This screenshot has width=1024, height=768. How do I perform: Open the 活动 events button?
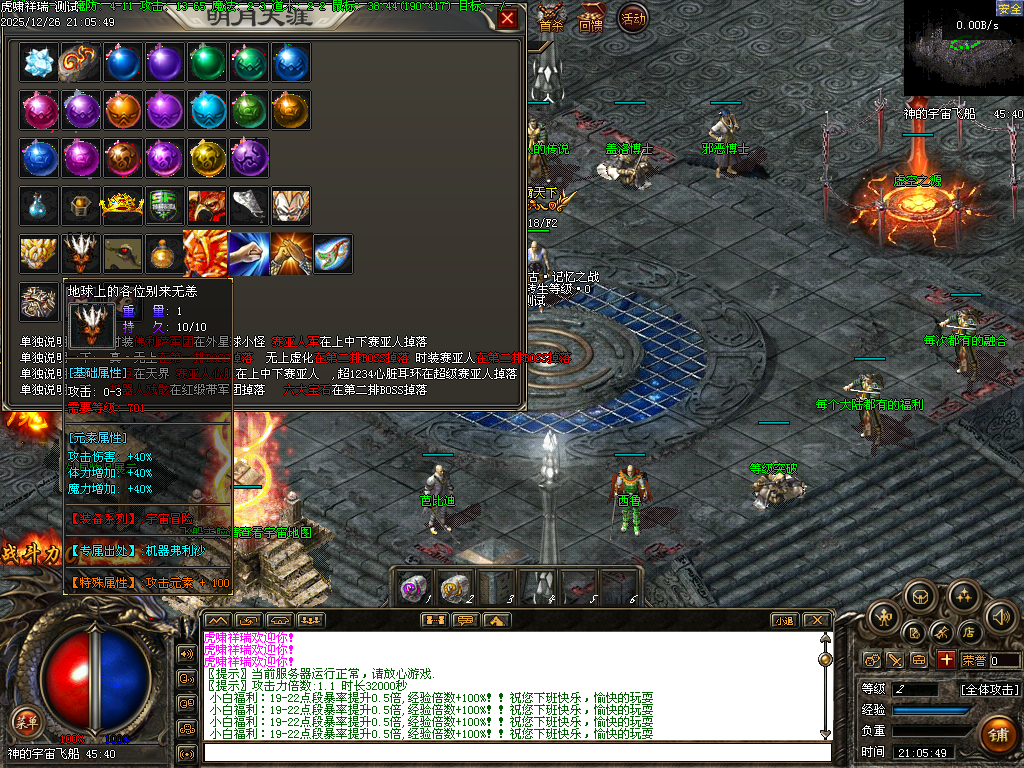tap(632, 19)
